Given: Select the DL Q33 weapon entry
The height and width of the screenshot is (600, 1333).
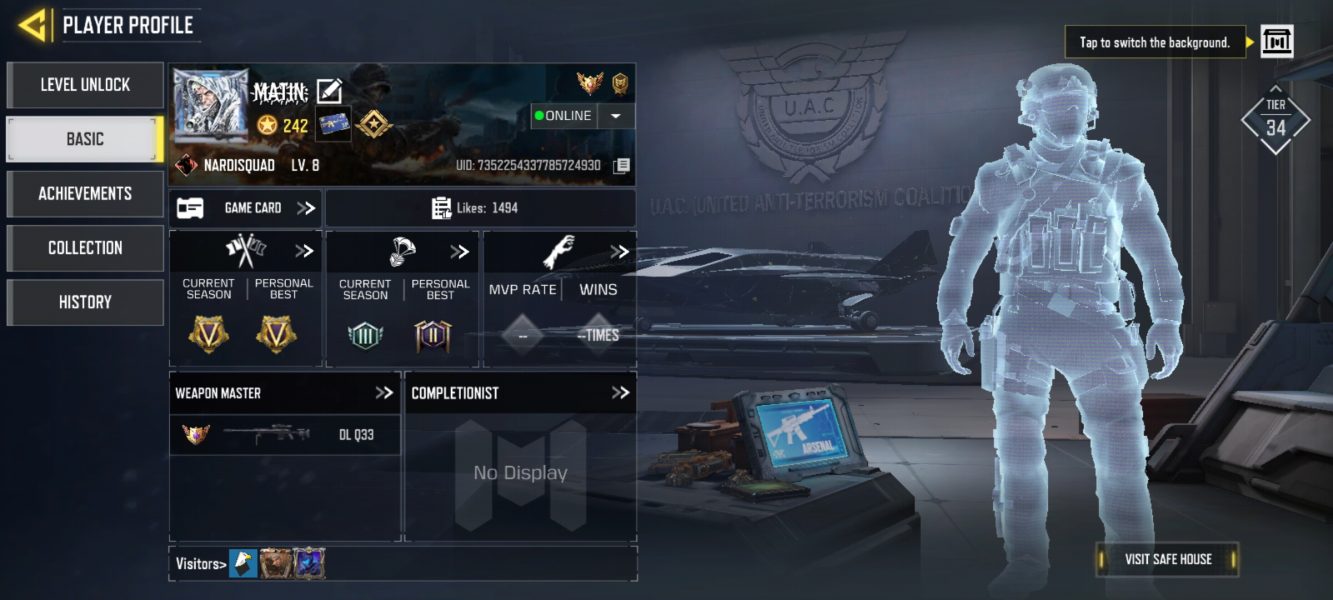Looking at the screenshot, I should (284, 435).
